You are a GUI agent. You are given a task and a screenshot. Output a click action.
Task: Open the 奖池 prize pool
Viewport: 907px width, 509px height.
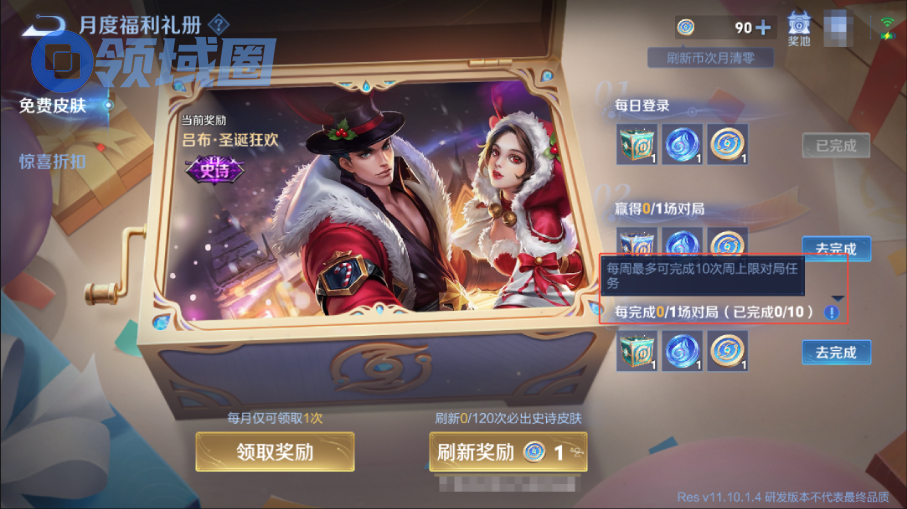tap(799, 28)
